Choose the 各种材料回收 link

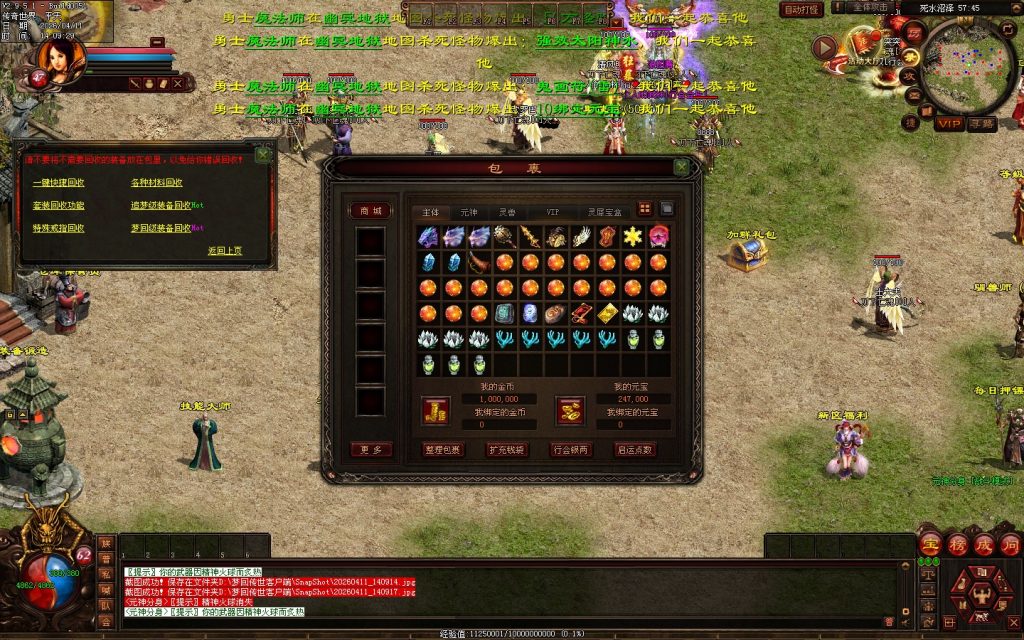click(157, 183)
